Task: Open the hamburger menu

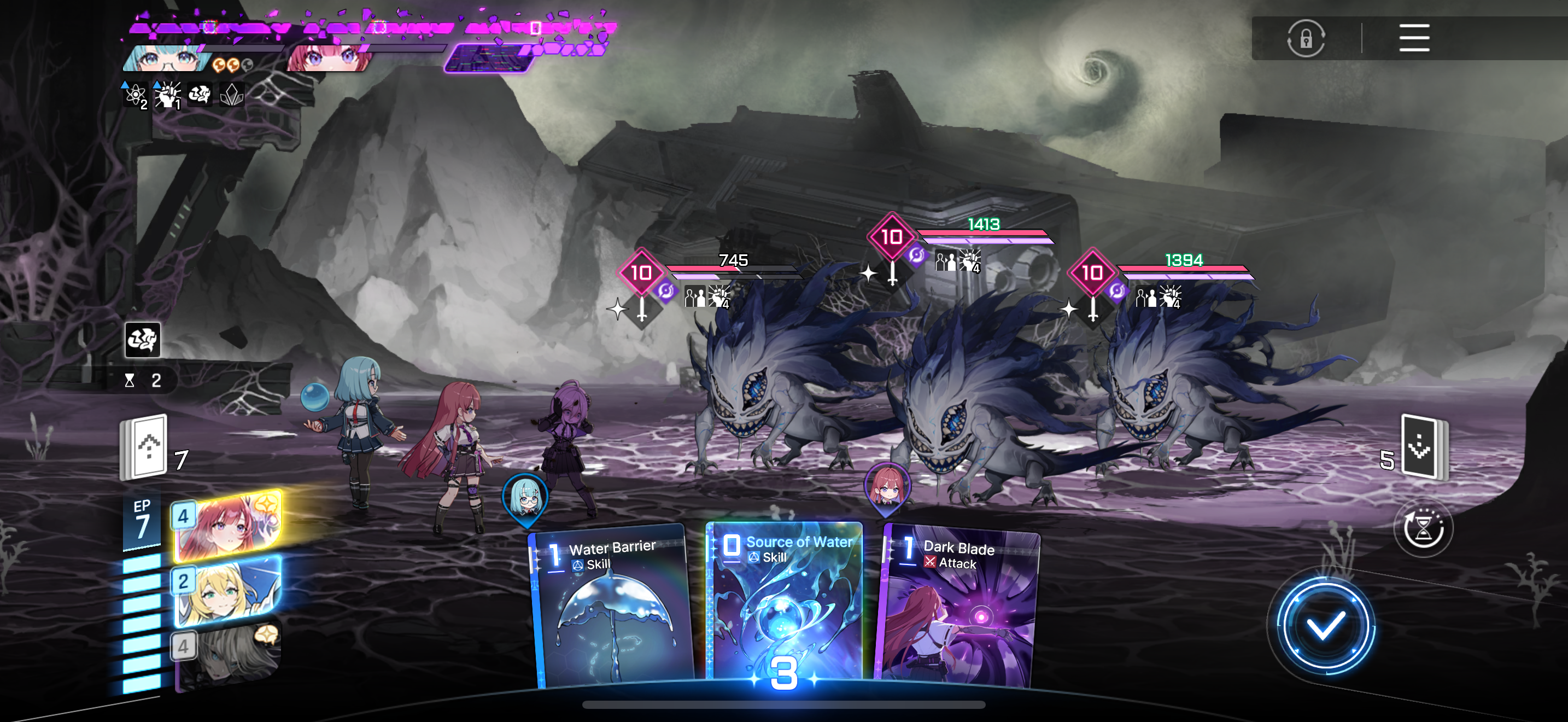Action: click(1413, 38)
